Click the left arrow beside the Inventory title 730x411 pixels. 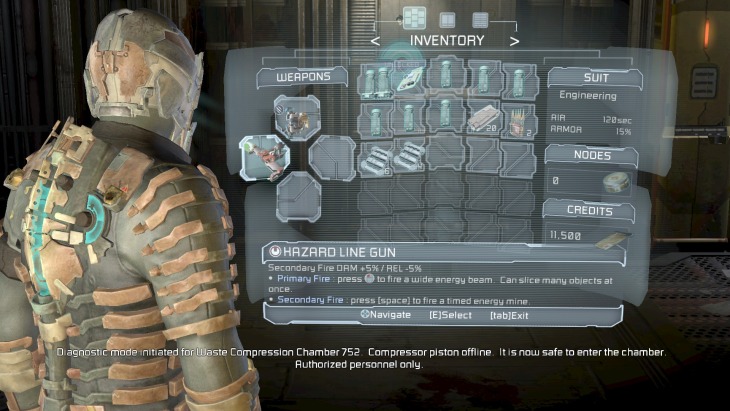pos(376,42)
